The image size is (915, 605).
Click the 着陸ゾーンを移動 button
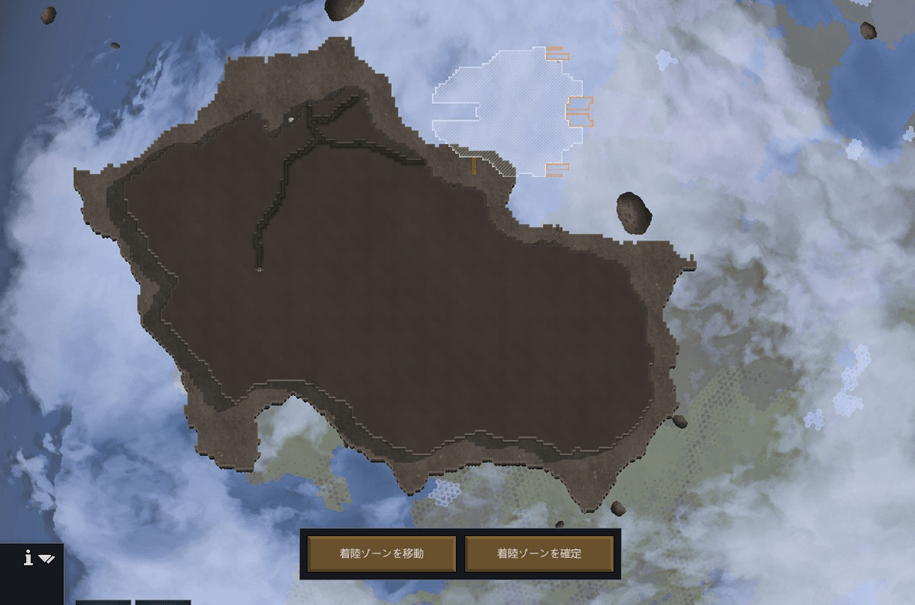381,553
